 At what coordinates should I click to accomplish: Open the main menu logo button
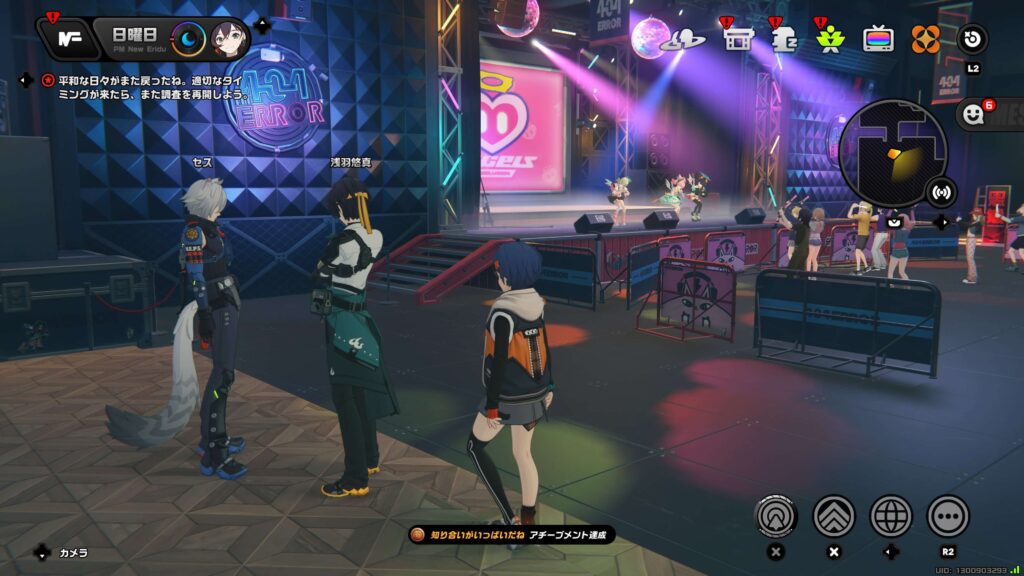click(69, 38)
